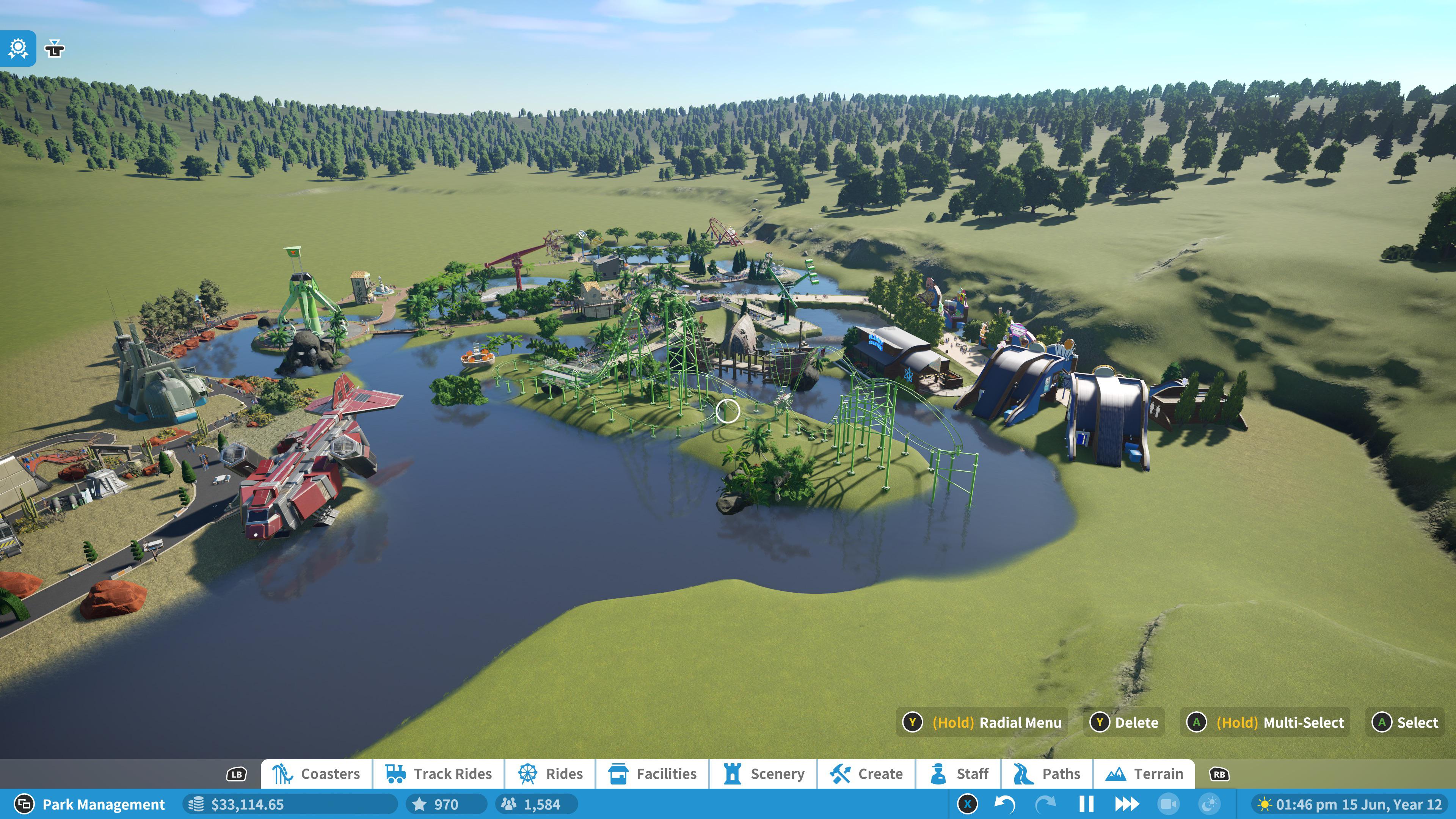Enable fast forward game speed

tap(1127, 803)
